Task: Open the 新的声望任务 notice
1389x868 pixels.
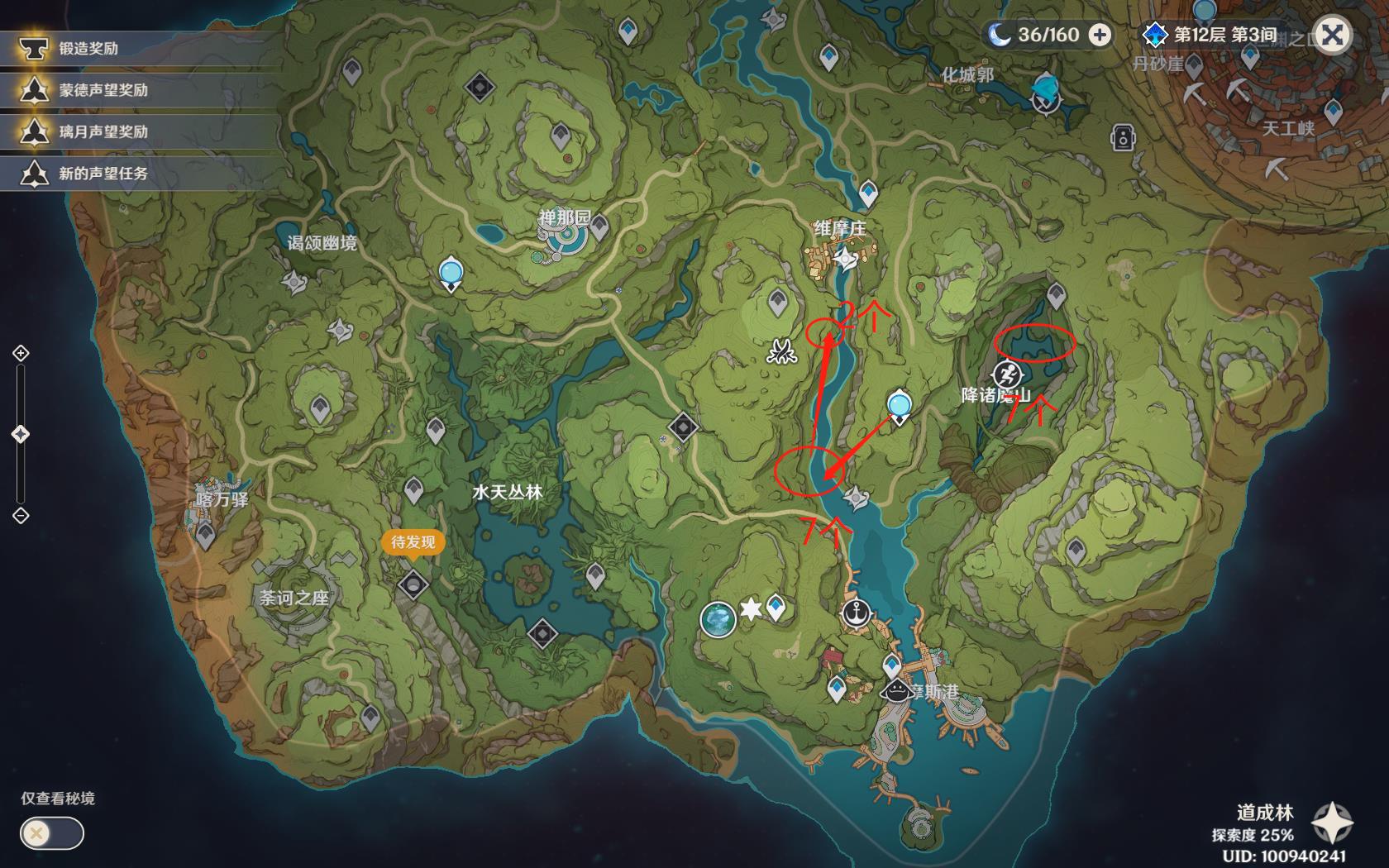Action: 103,174
